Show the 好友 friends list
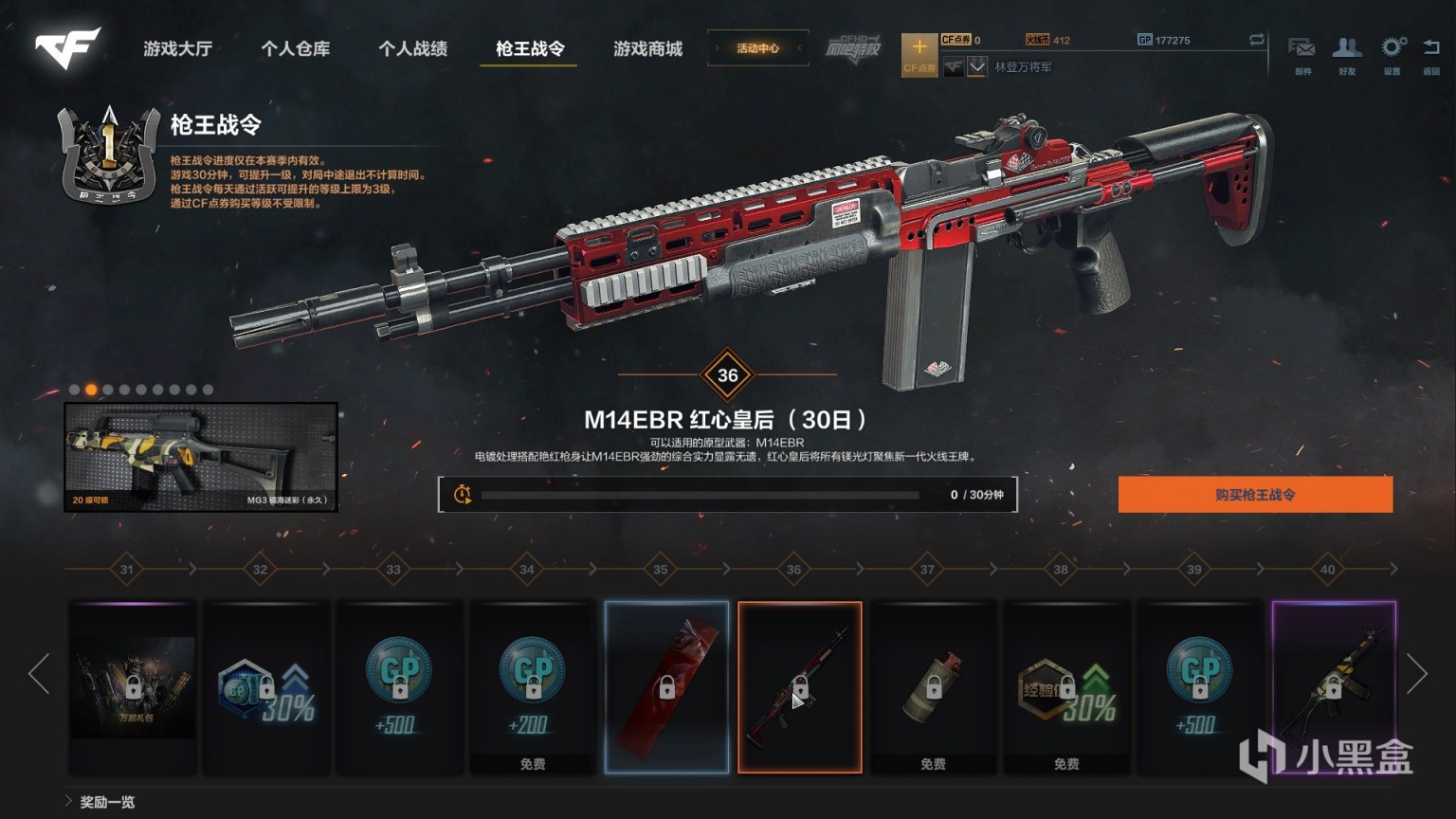This screenshot has width=1456, height=819. tap(1346, 53)
